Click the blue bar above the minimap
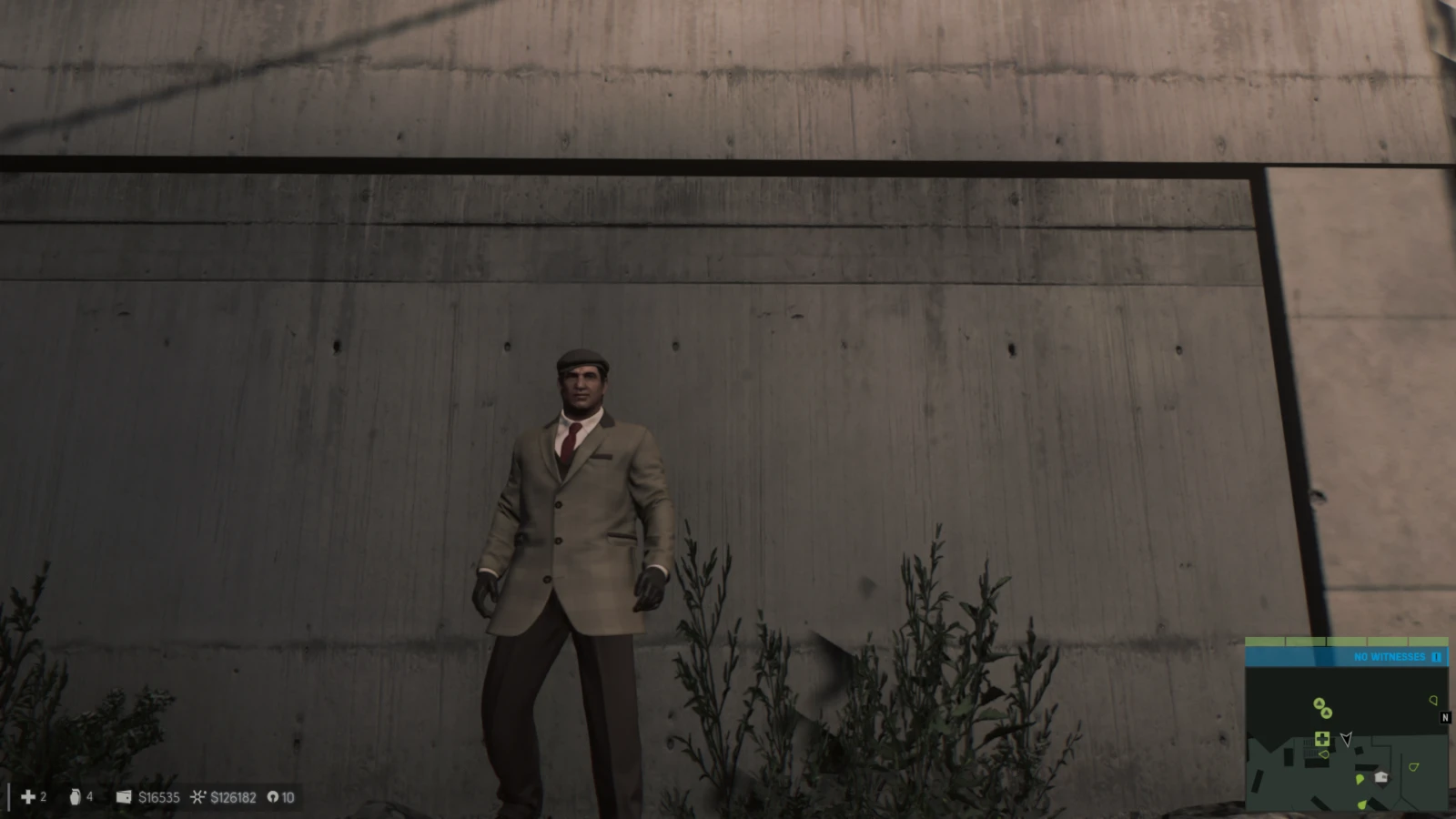 (x=1347, y=656)
